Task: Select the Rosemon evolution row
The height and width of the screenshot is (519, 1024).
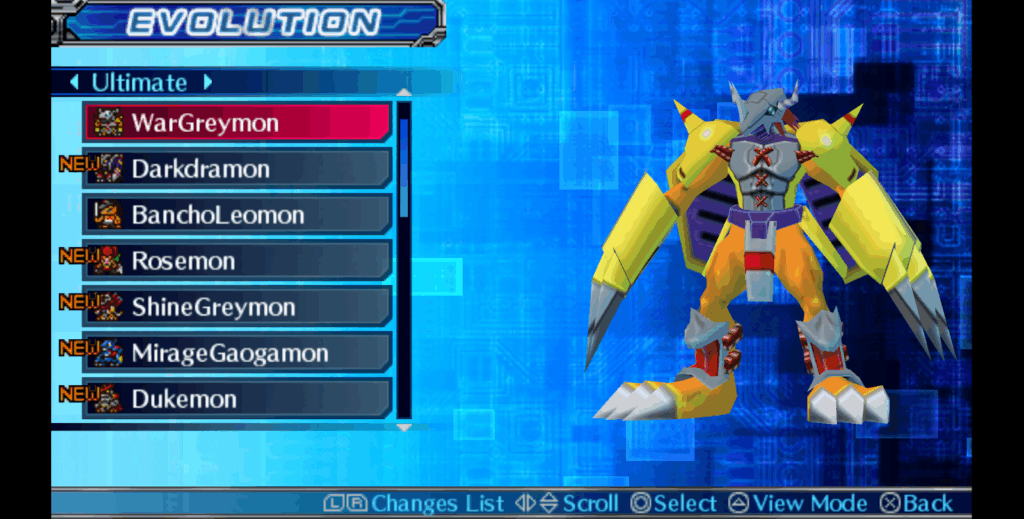Action: (x=237, y=261)
